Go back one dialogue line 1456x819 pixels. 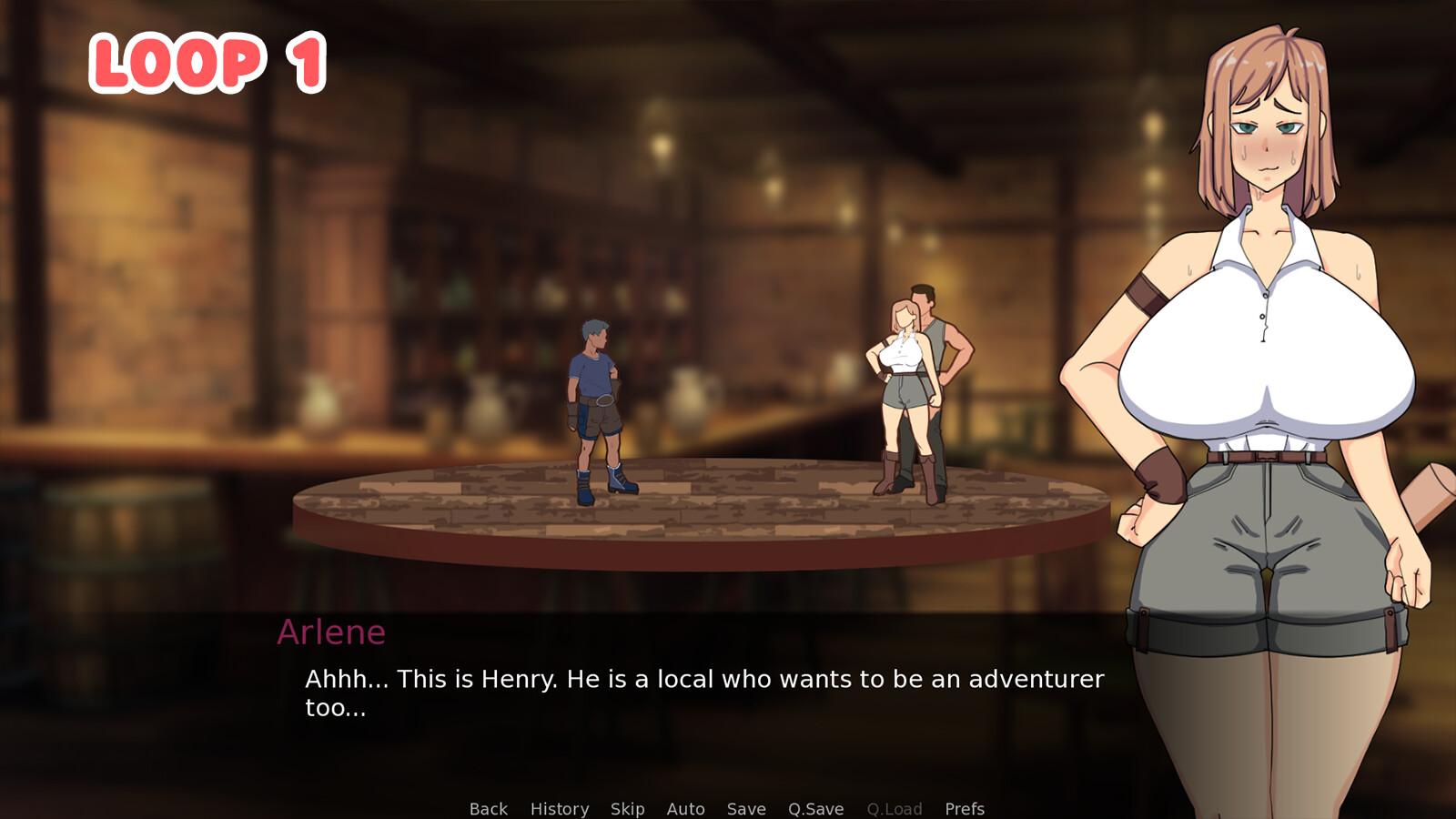[488, 808]
